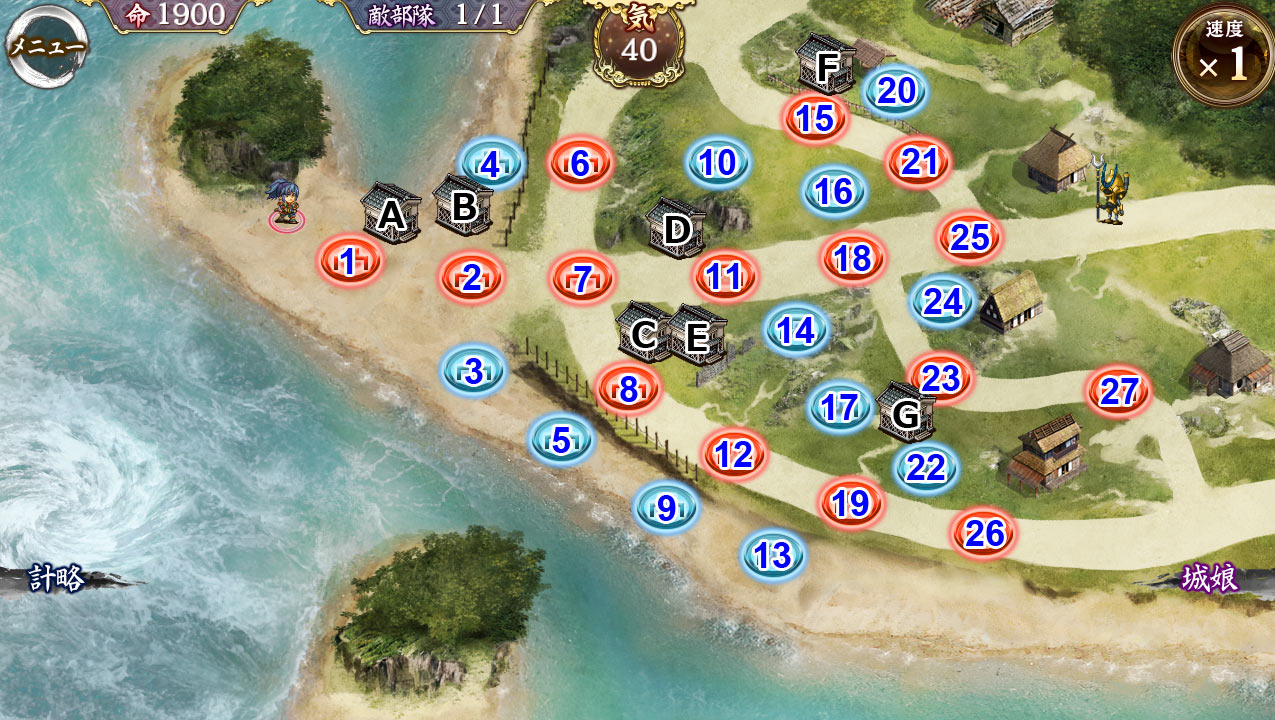Image resolution: width=1275 pixels, height=720 pixels.
Task: Select red deployment slot 19
Action: [851, 503]
